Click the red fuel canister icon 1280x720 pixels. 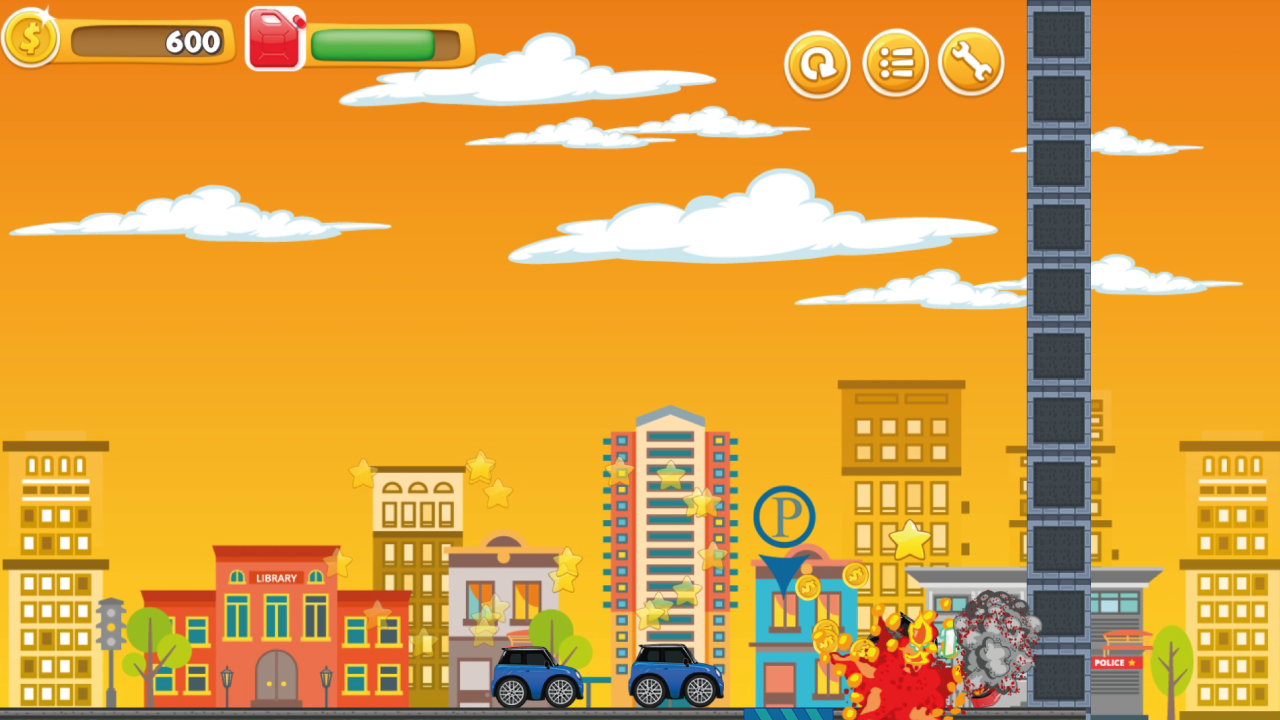[275, 40]
